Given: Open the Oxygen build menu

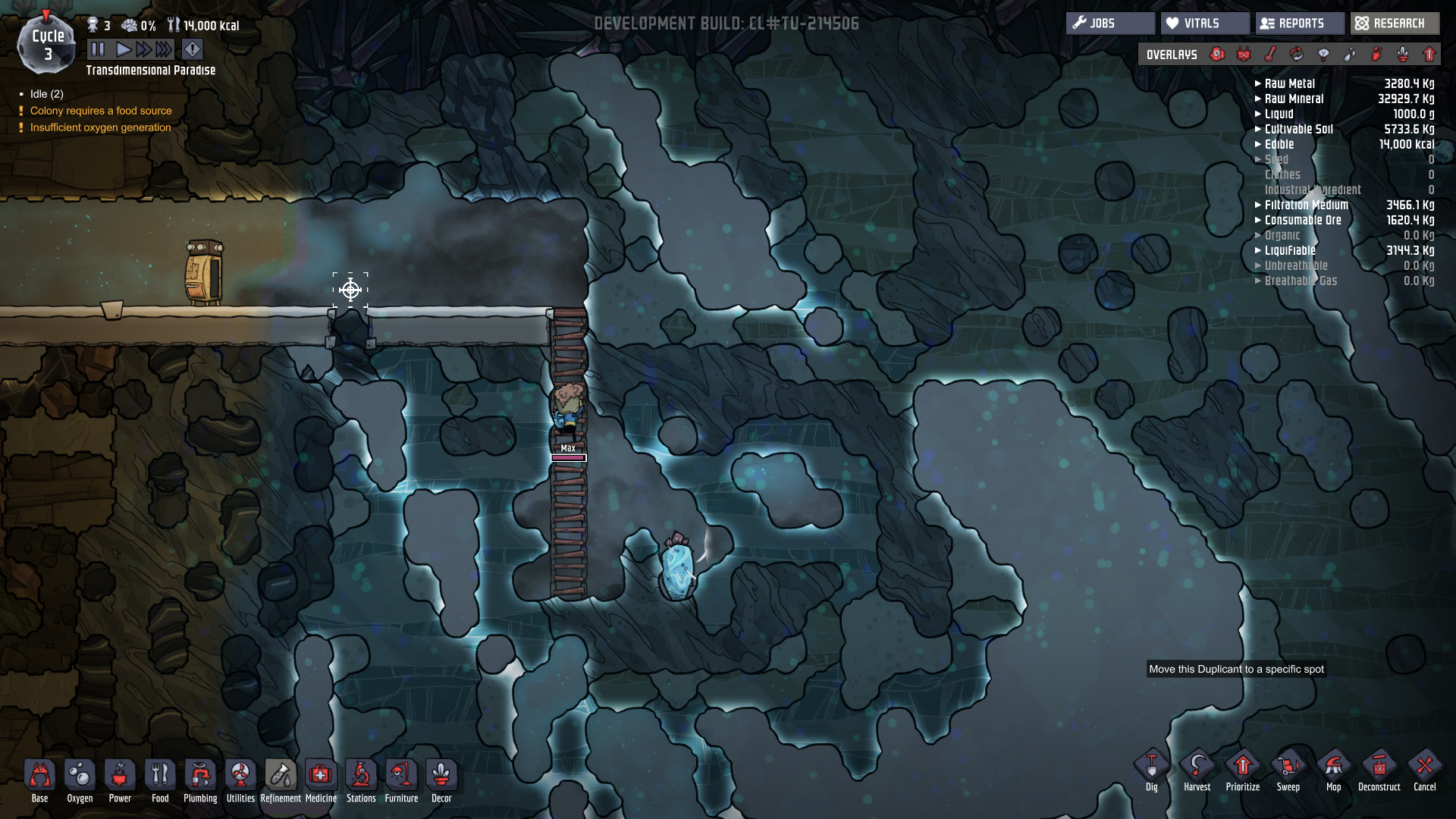Looking at the screenshot, I should pyautogui.click(x=80, y=780).
